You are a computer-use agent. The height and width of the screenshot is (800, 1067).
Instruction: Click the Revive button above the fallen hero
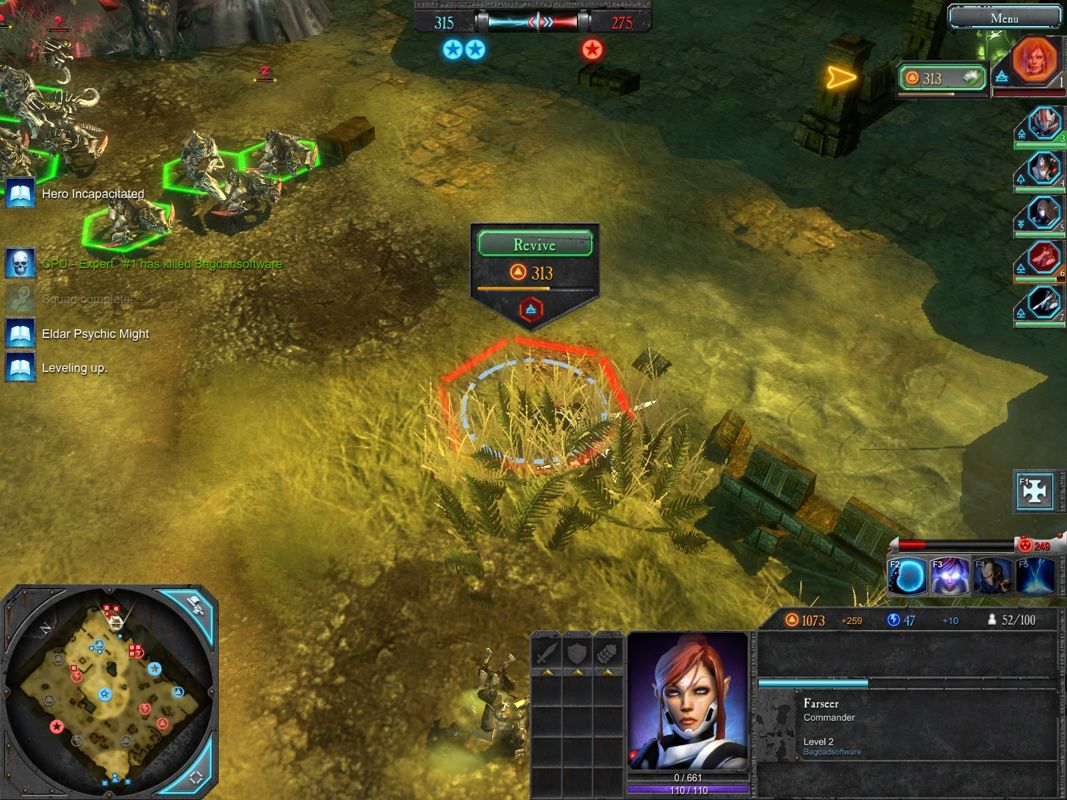point(534,244)
